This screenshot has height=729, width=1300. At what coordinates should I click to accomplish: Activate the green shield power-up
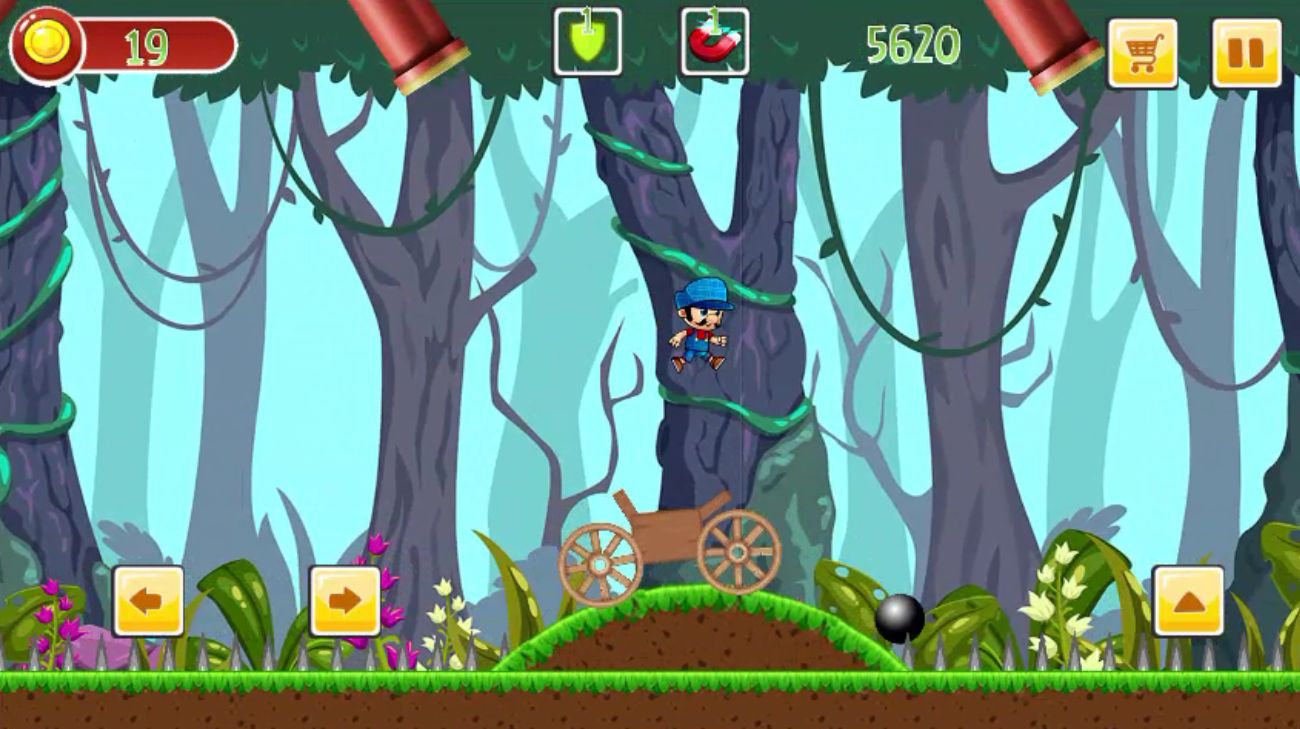click(587, 42)
